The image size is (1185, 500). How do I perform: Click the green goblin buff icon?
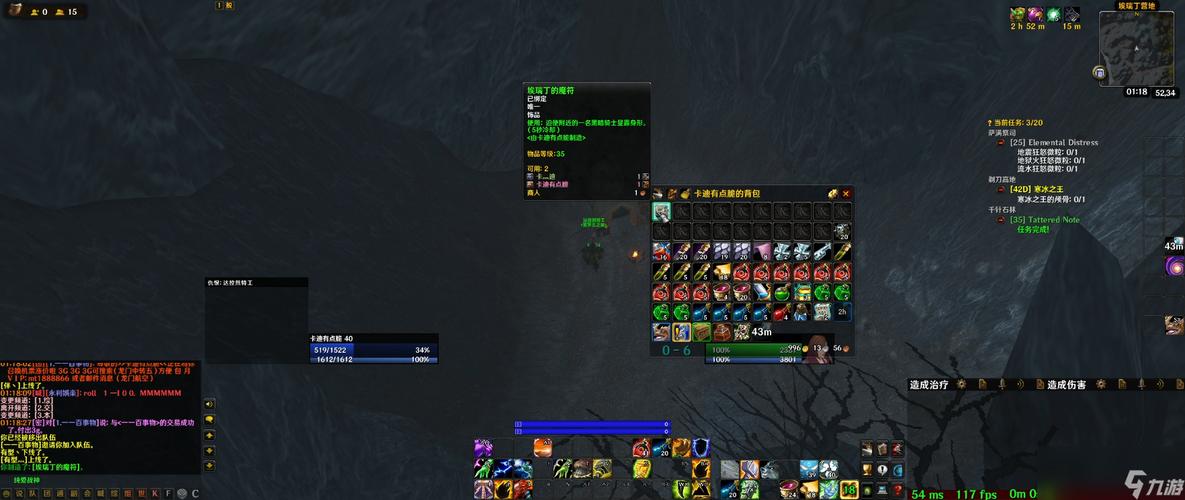point(1017,14)
